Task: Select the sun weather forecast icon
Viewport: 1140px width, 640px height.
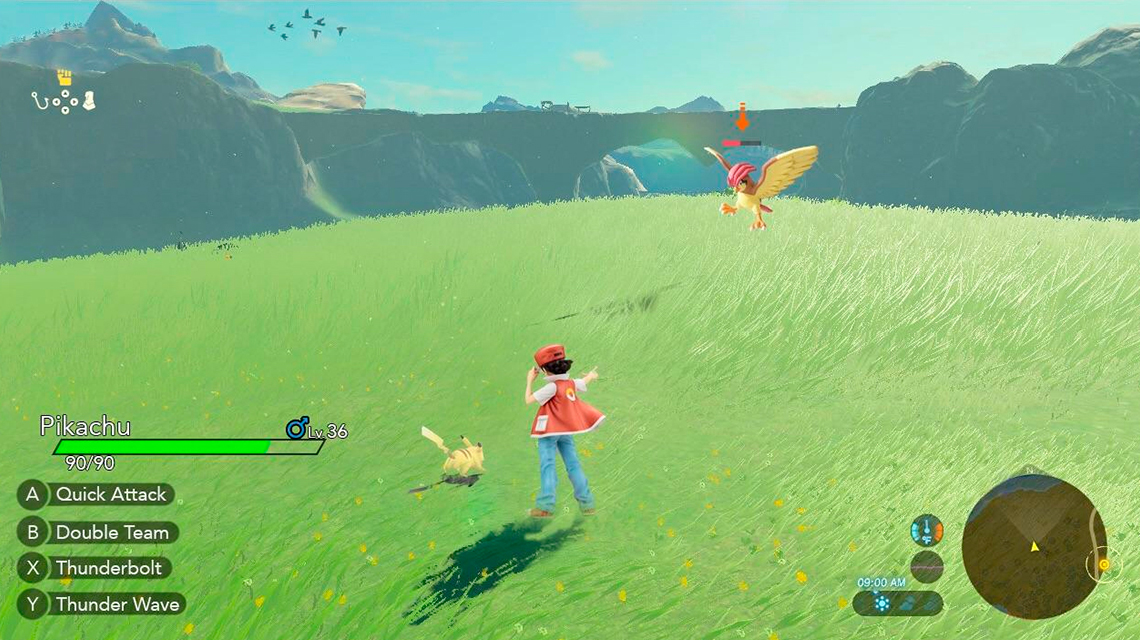Action: 881,603
